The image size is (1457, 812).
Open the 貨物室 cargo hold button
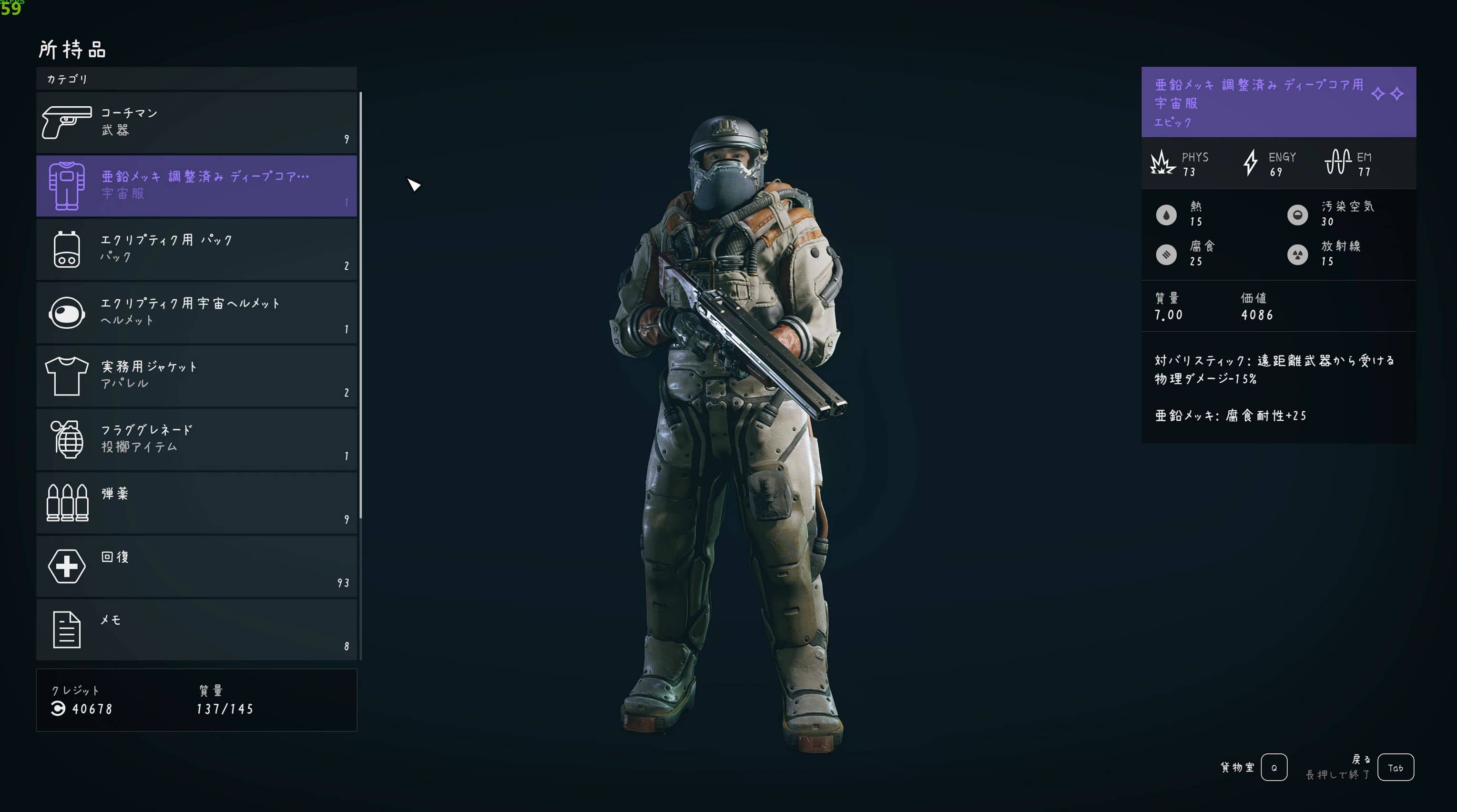pyautogui.click(x=1273, y=767)
